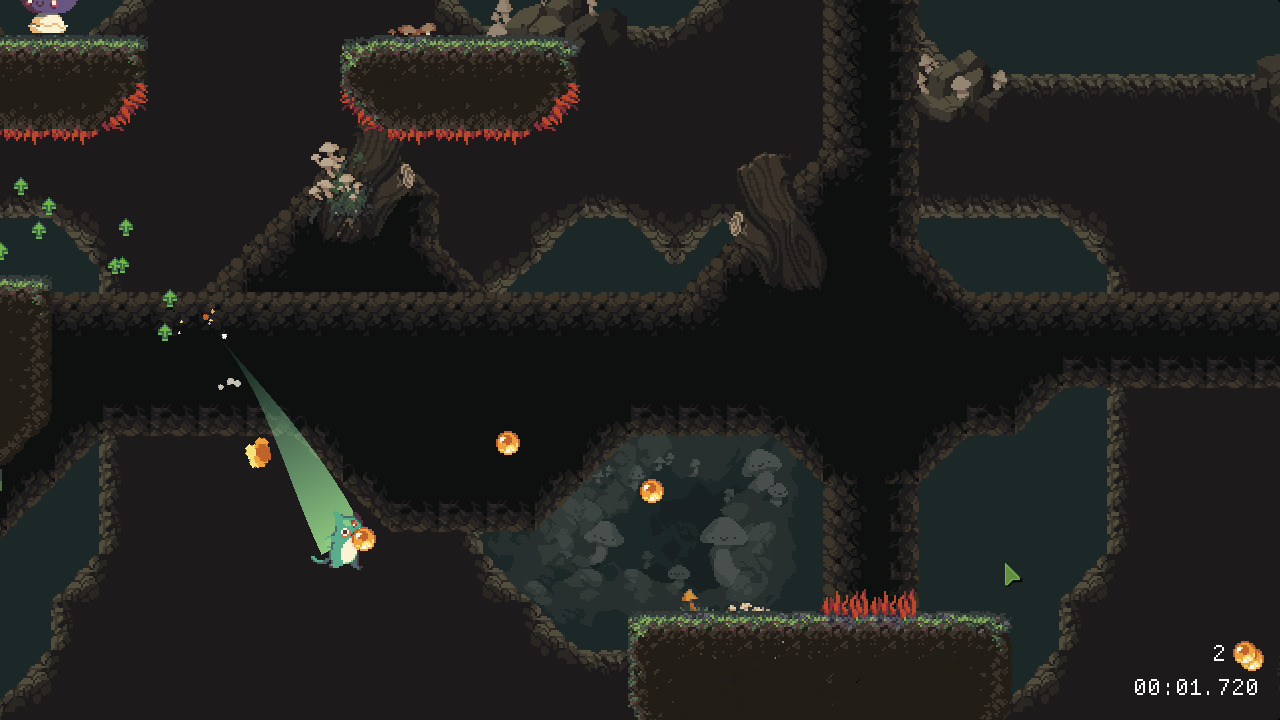Click the green cursor arrow on screen
Screen dimensions: 1280x720
pyautogui.click(x=1010, y=574)
